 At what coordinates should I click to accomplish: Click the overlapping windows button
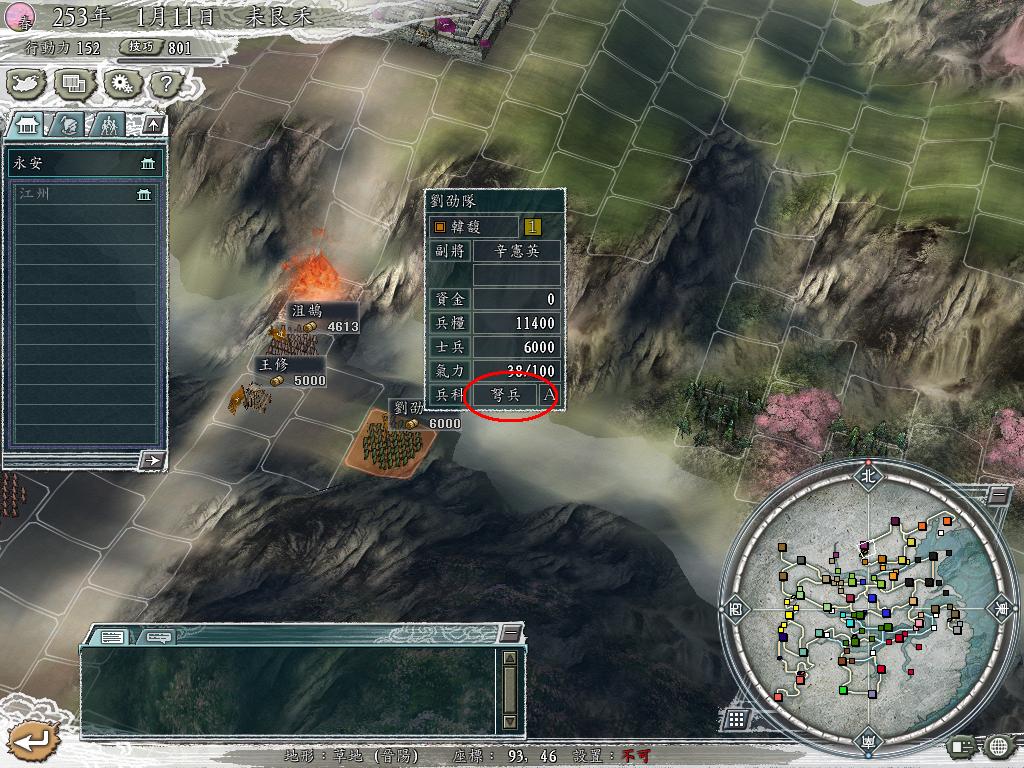click(x=74, y=85)
